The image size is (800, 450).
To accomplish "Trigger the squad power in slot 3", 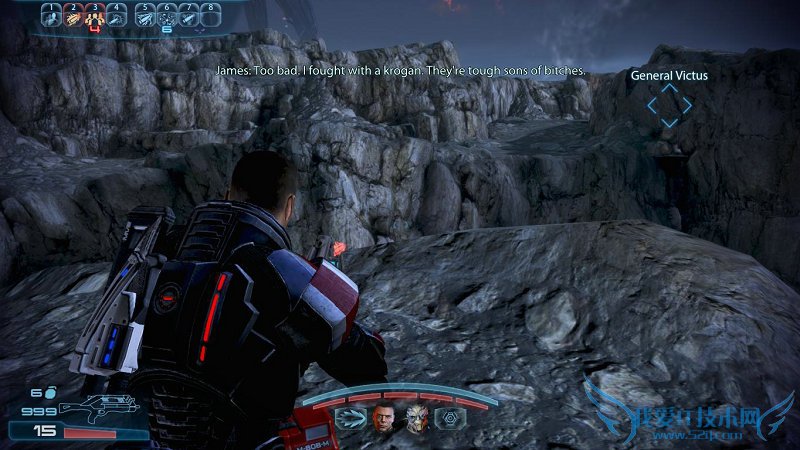I will 95,17.
